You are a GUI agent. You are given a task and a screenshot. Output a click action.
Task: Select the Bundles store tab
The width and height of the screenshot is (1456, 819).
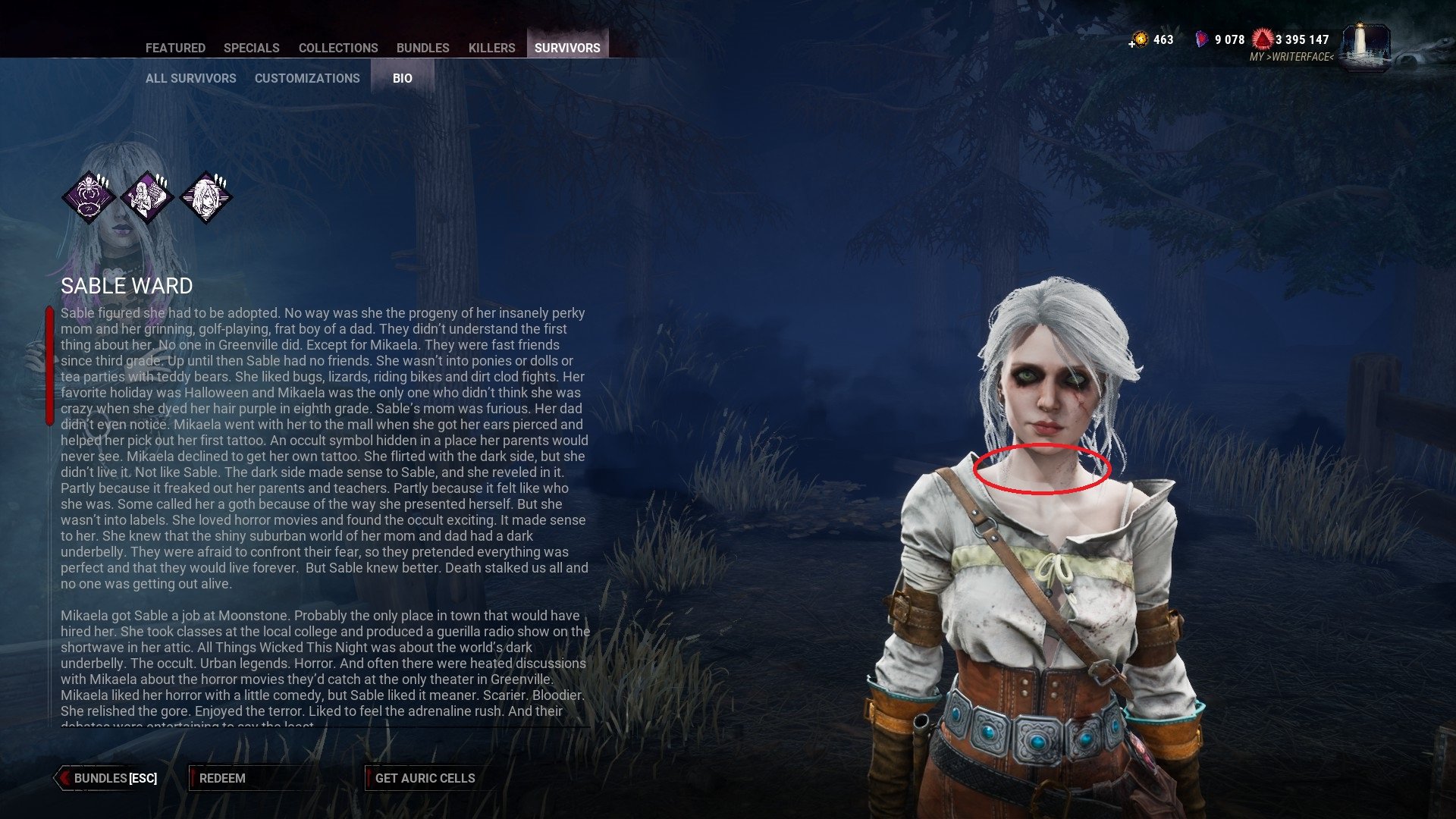pyautogui.click(x=422, y=48)
